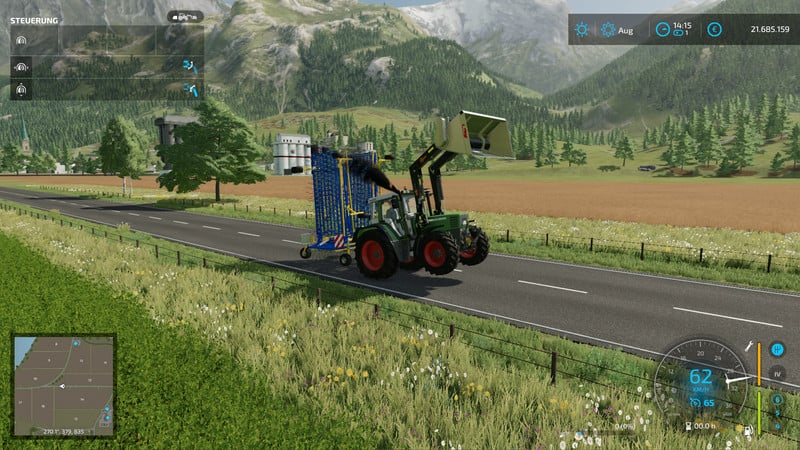Open the minimap in the corner
The height and width of the screenshot is (450, 800).
[x=64, y=383]
